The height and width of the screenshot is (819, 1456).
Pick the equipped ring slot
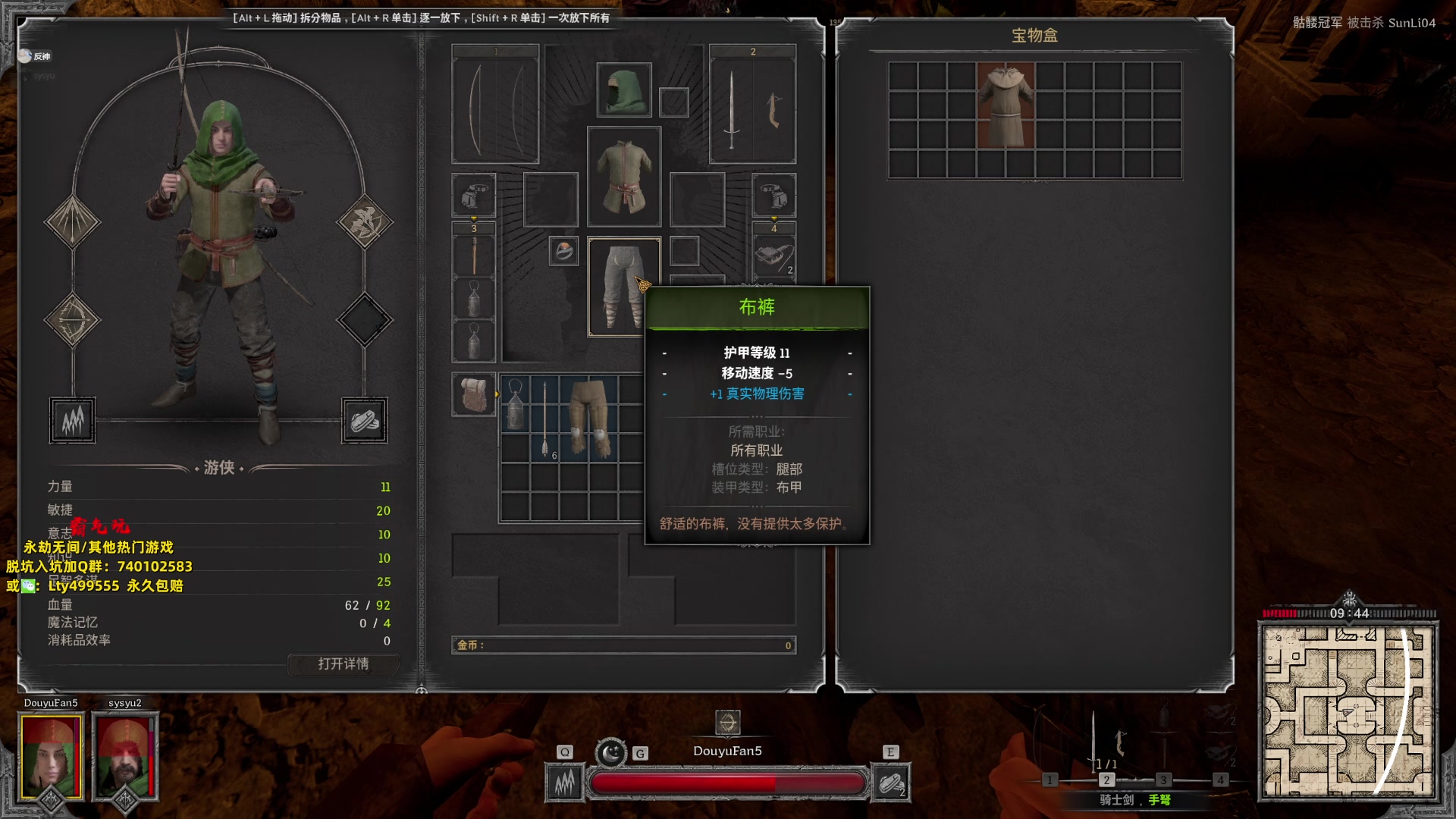563,251
